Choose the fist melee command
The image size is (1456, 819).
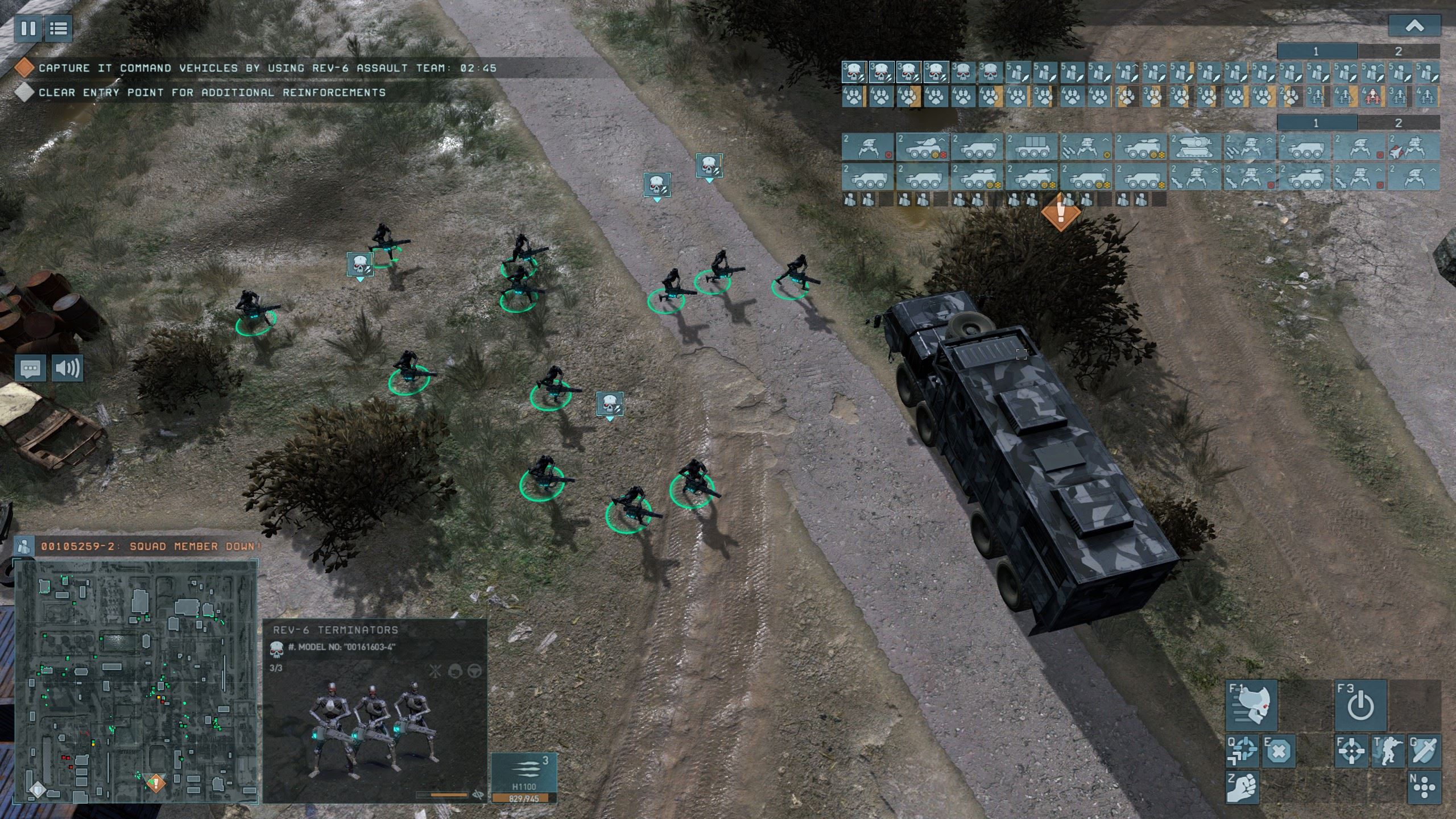[1243, 788]
